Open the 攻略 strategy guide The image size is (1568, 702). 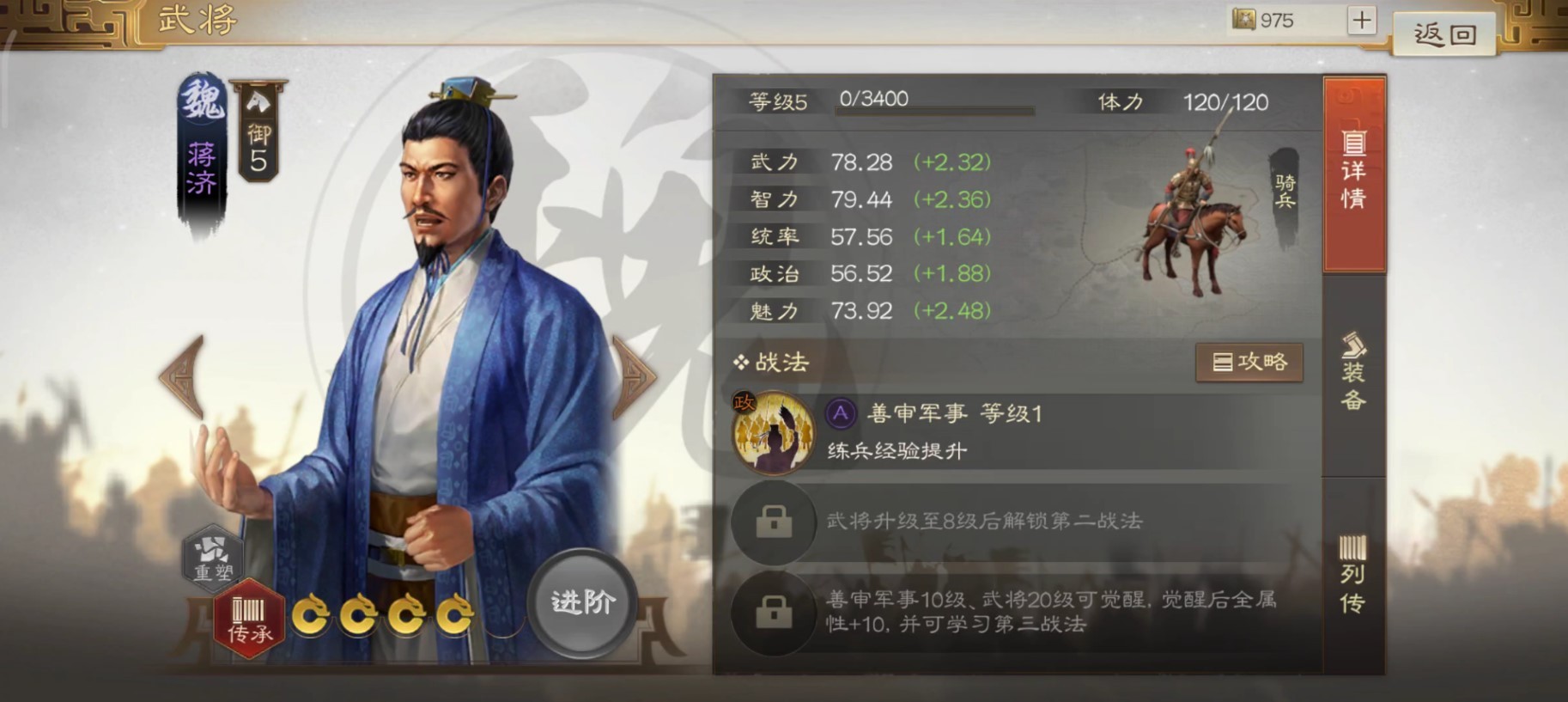[1249, 362]
